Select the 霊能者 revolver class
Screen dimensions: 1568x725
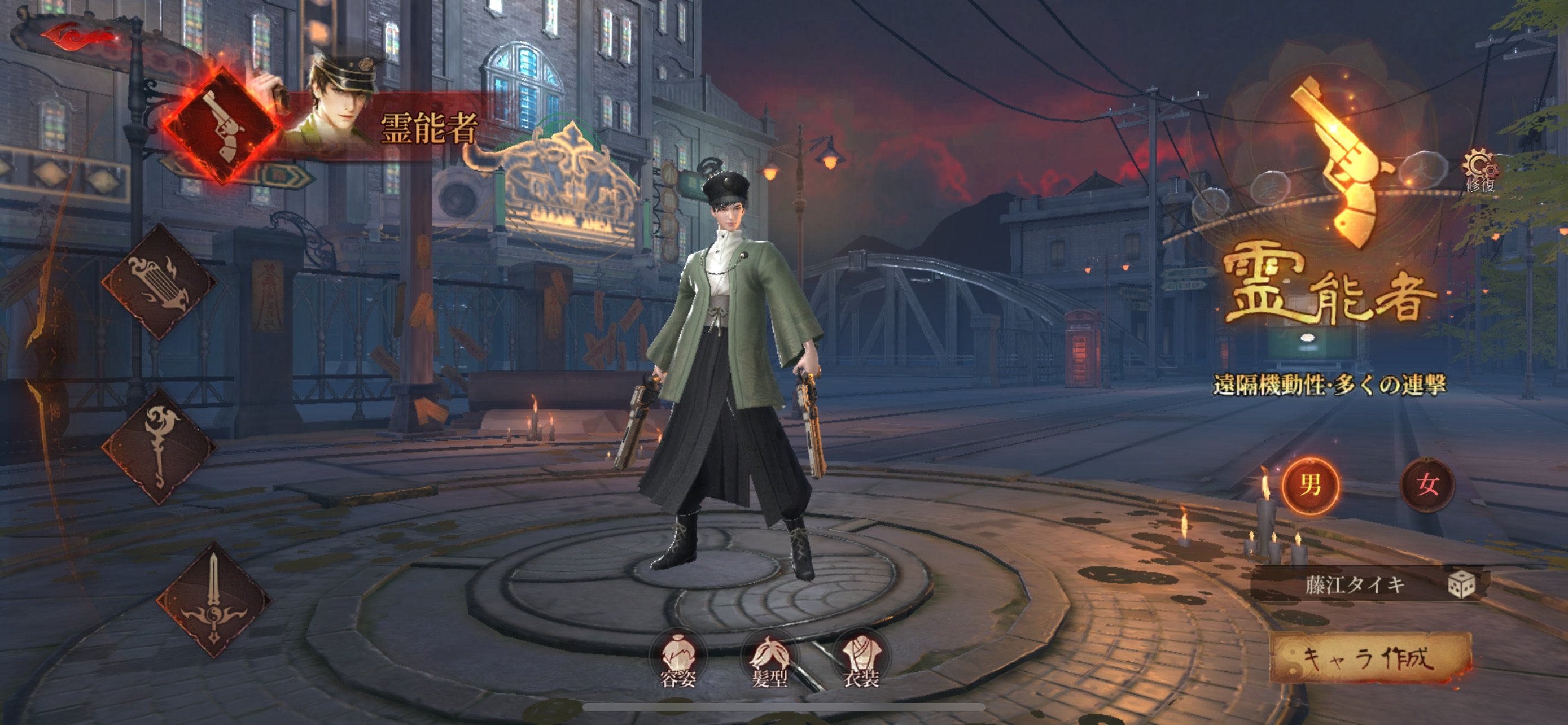222,126
